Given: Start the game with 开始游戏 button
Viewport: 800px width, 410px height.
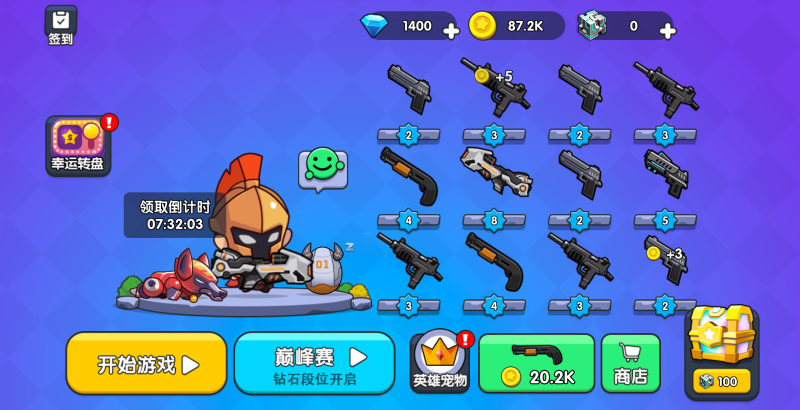Looking at the screenshot, I should [146, 363].
